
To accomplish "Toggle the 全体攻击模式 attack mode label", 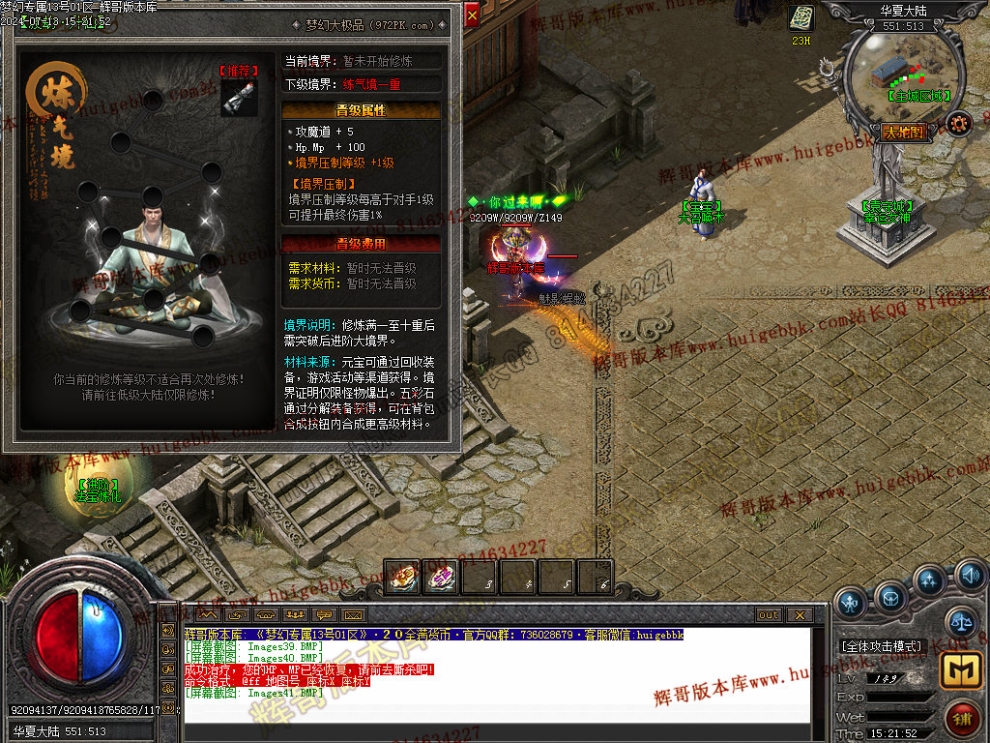I will [x=883, y=646].
